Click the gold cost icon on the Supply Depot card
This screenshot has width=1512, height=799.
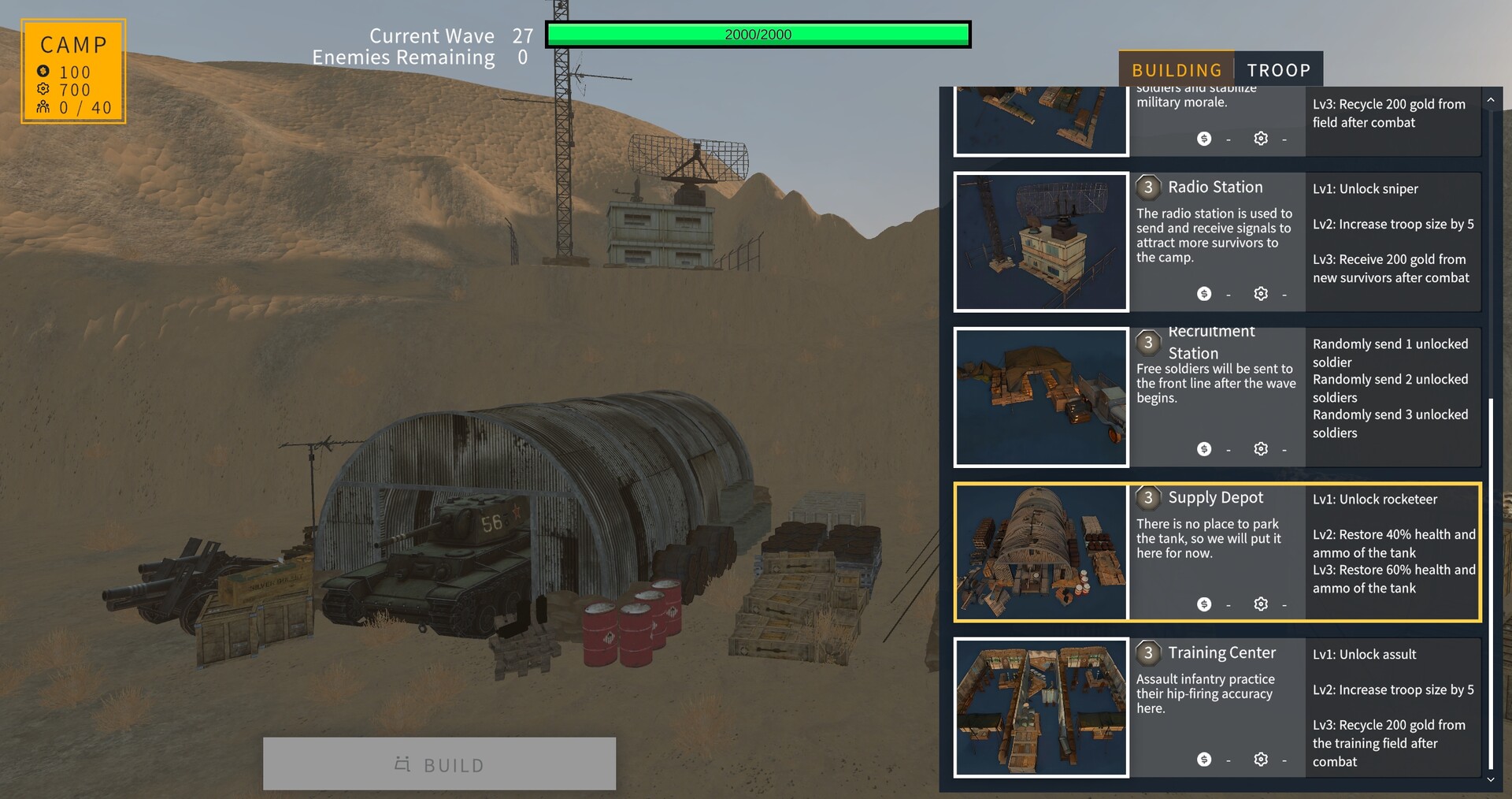tap(1203, 604)
